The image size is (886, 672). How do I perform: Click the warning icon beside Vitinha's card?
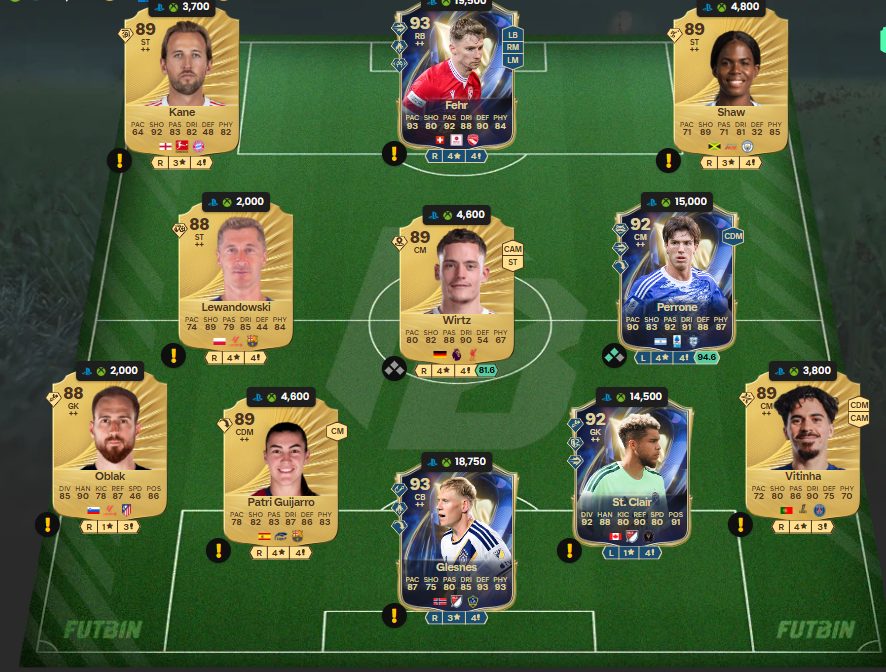(740, 524)
